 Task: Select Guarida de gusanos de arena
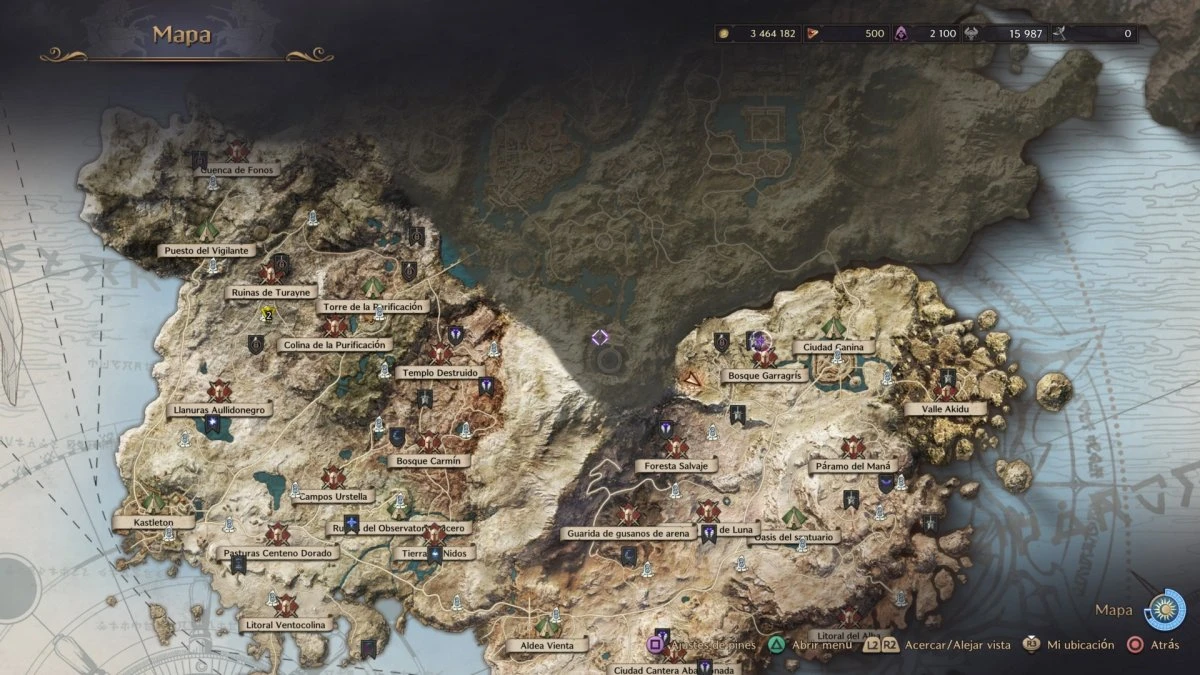pyautogui.click(x=627, y=533)
